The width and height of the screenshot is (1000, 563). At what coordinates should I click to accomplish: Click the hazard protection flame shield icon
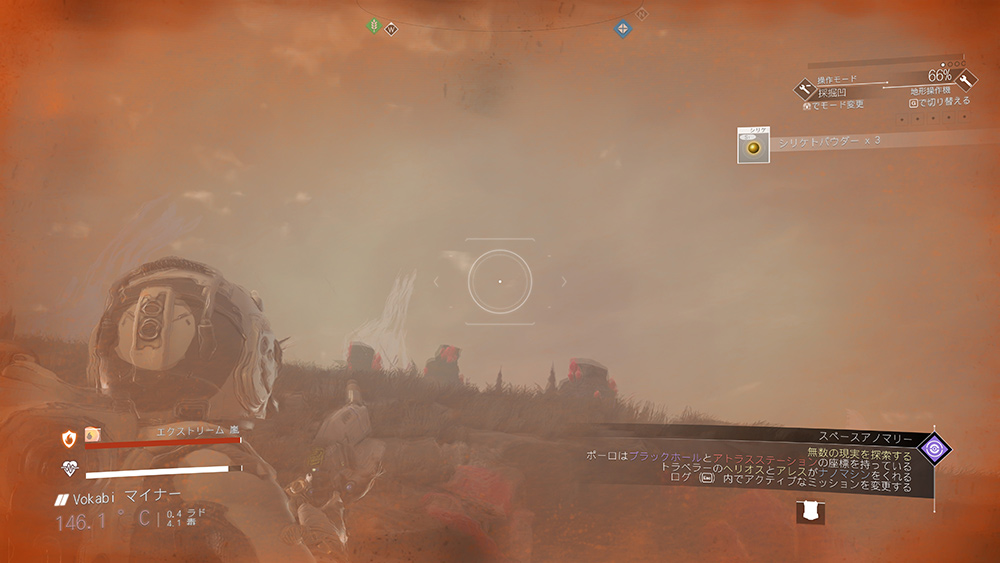tap(69, 438)
